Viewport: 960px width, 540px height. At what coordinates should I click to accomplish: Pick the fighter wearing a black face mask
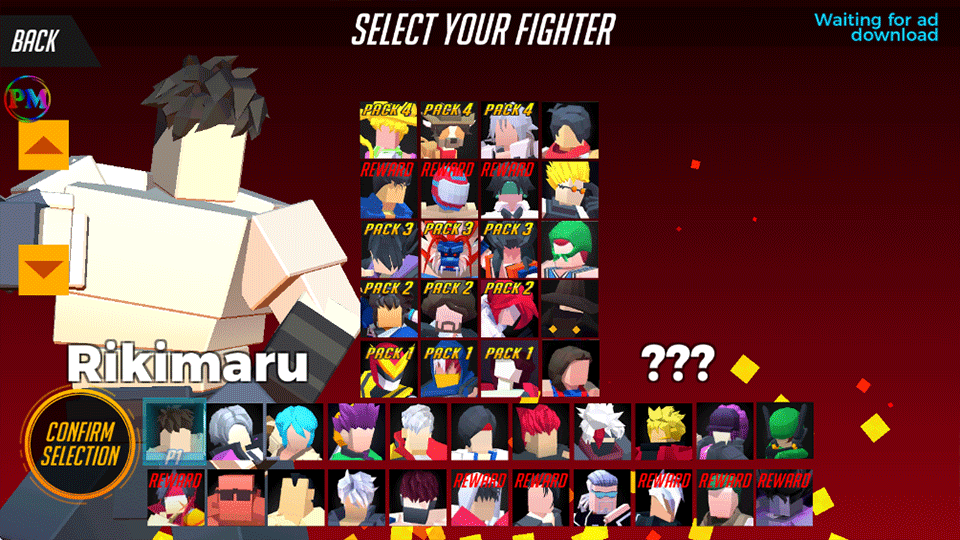pos(419,498)
